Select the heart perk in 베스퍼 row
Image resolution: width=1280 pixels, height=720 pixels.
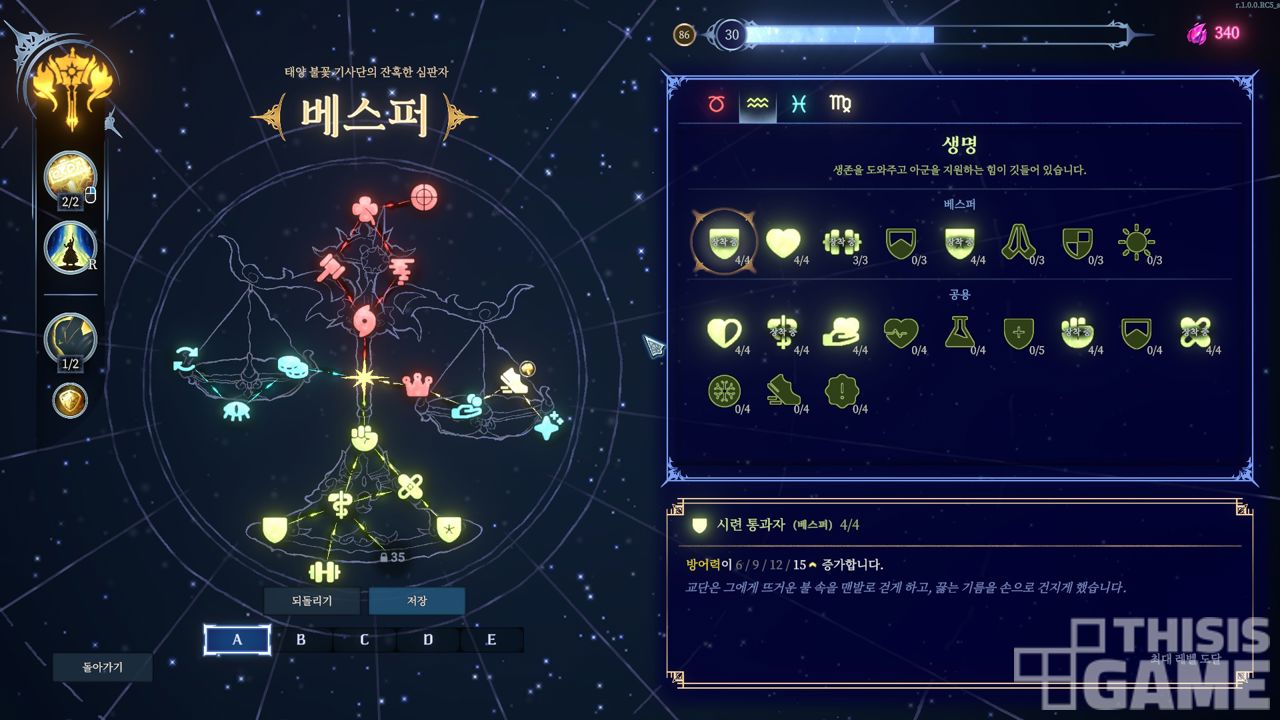(783, 241)
